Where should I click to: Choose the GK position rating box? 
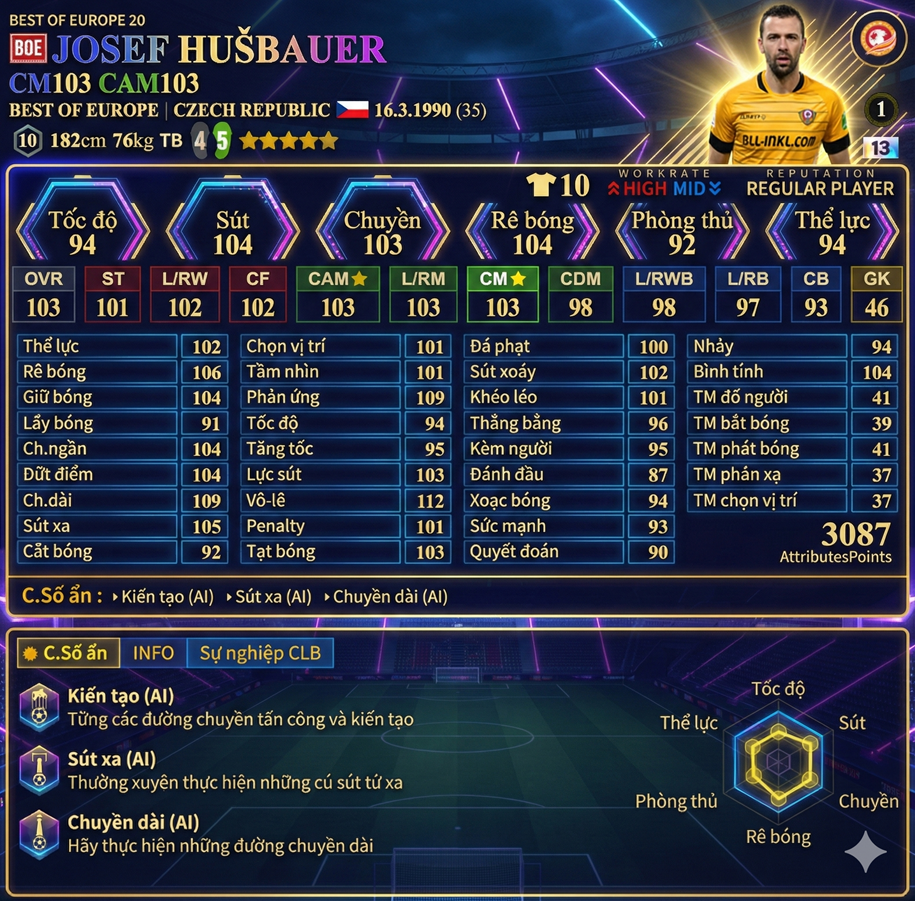876,295
